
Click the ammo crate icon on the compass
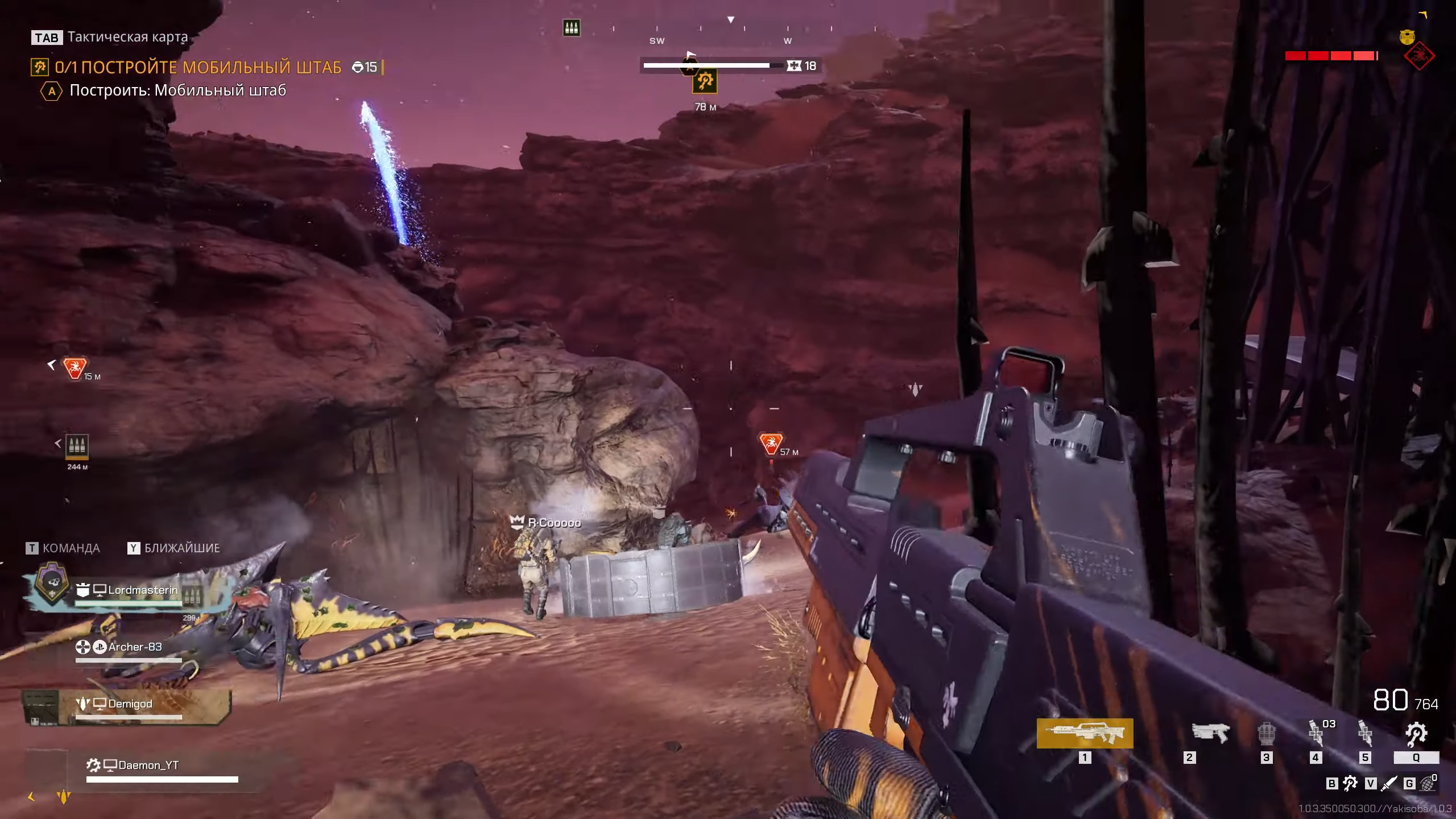click(572, 28)
